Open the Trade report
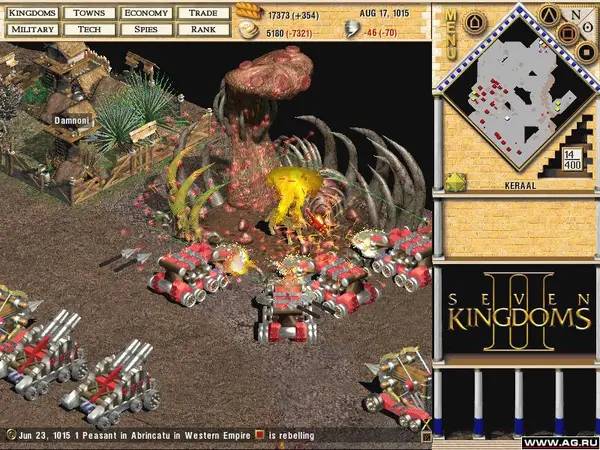This screenshot has width=600, height=450. click(x=205, y=14)
